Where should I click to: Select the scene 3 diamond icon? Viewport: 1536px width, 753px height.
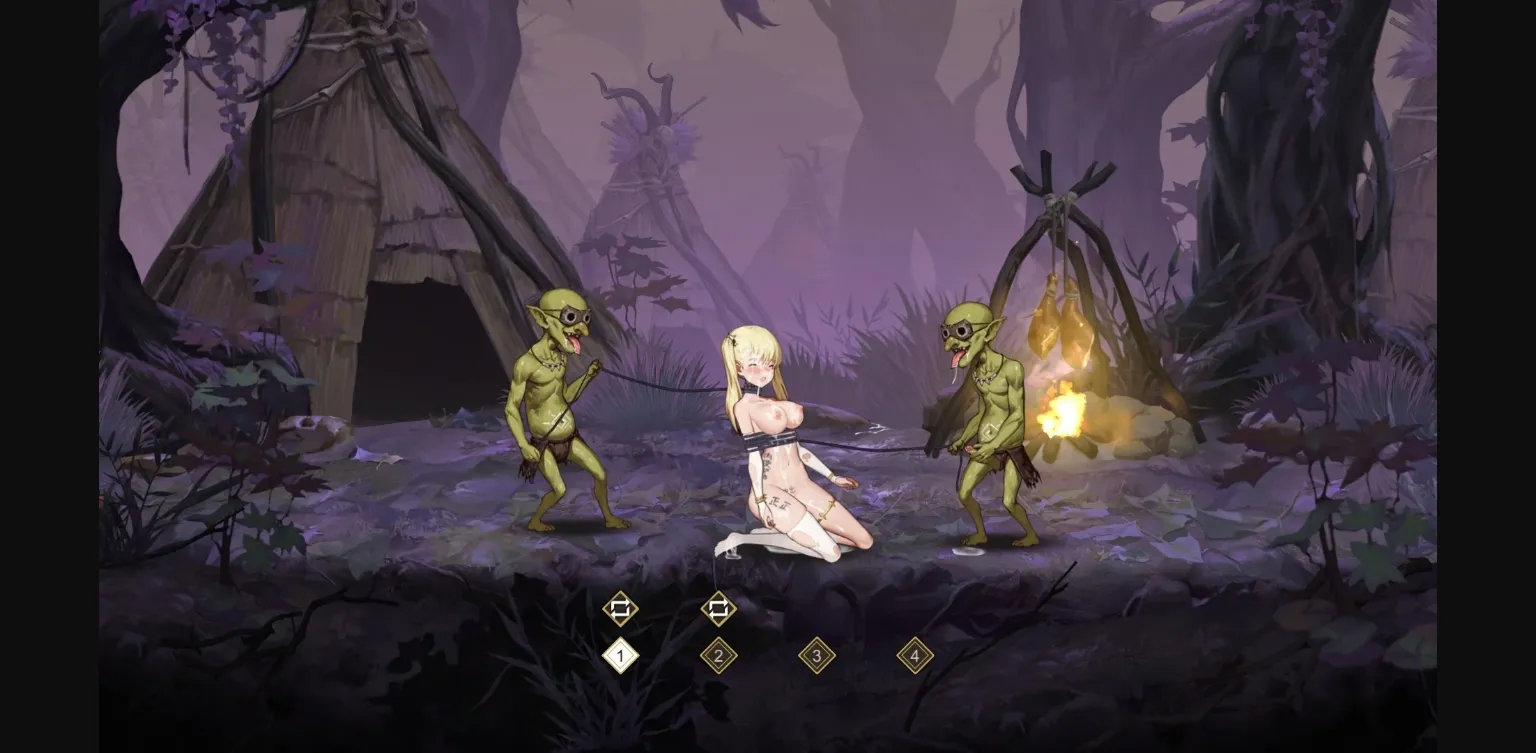click(x=817, y=654)
